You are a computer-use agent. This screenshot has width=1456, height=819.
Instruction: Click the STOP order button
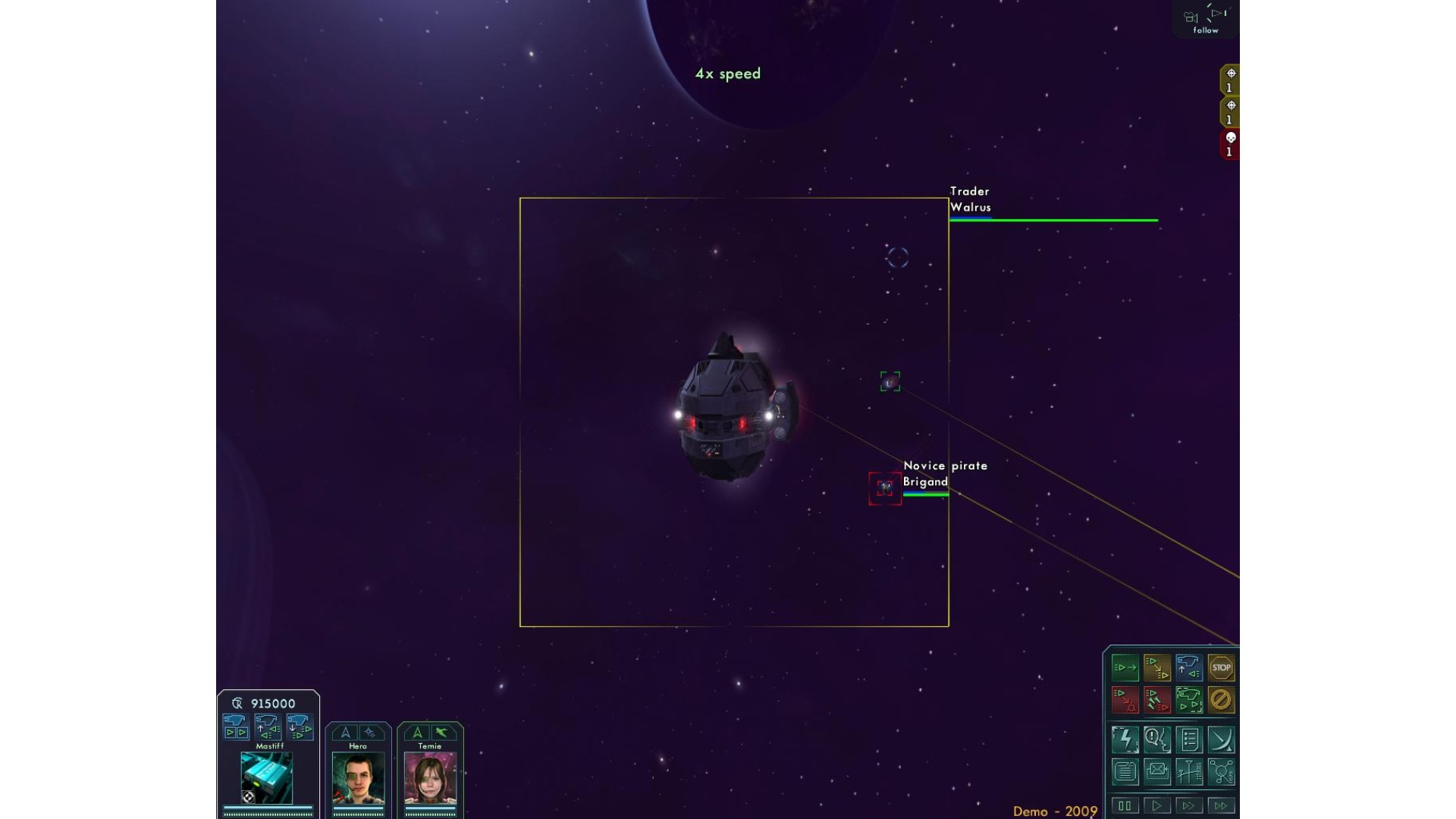tap(1221, 668)
